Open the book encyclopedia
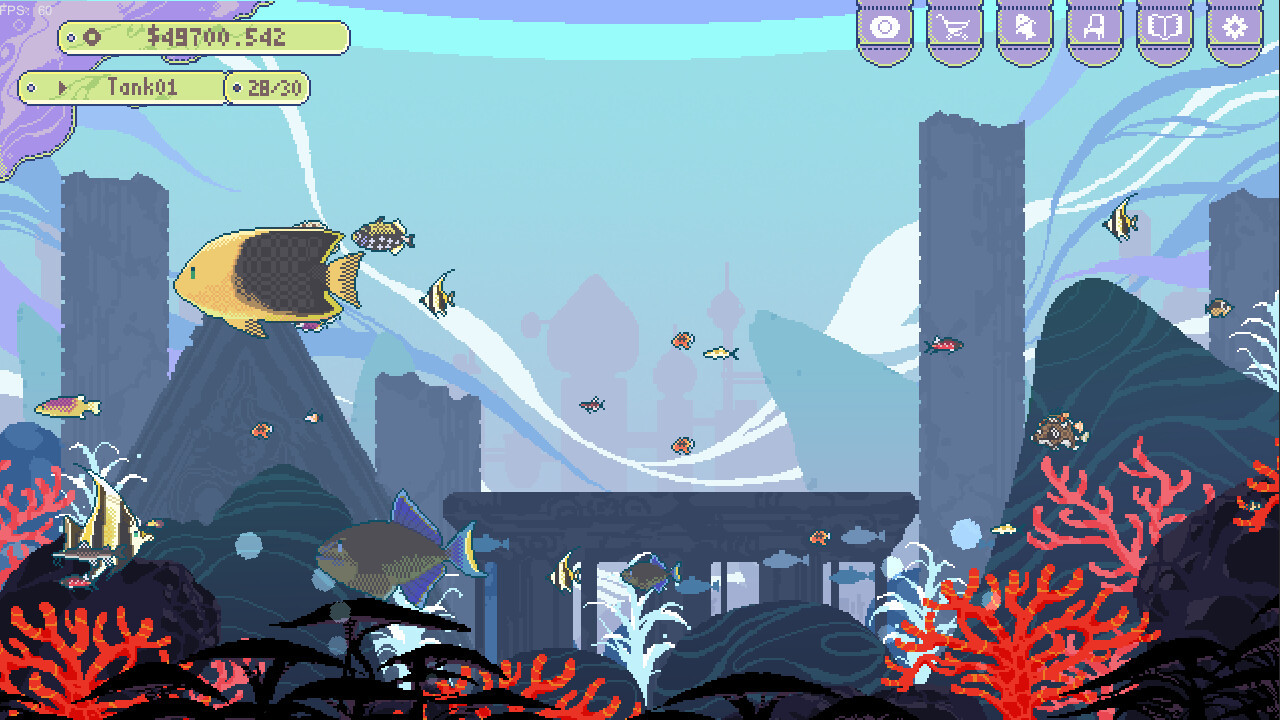 (x=1164, y=27)
